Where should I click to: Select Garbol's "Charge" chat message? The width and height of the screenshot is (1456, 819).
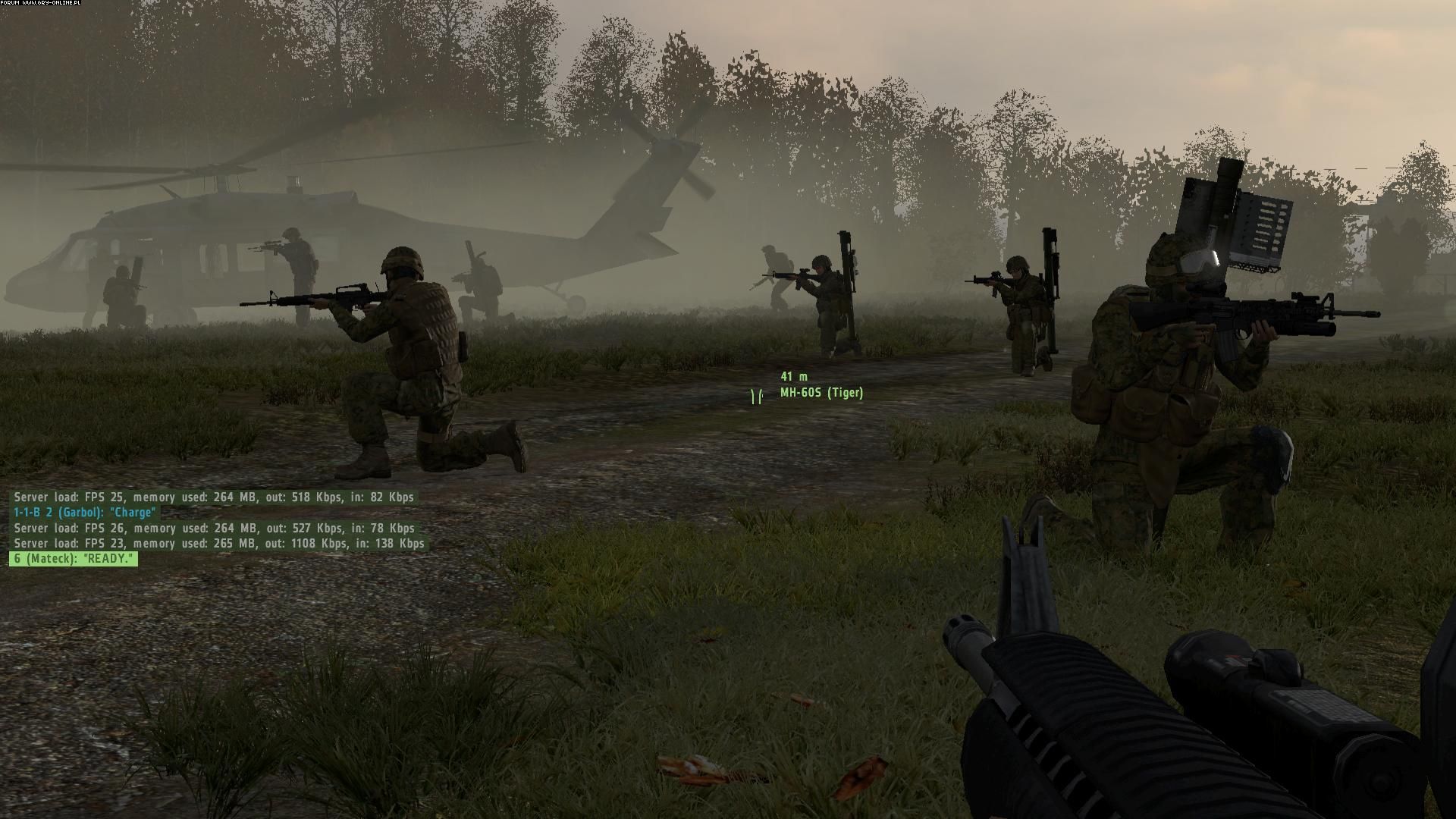[84, 513]
